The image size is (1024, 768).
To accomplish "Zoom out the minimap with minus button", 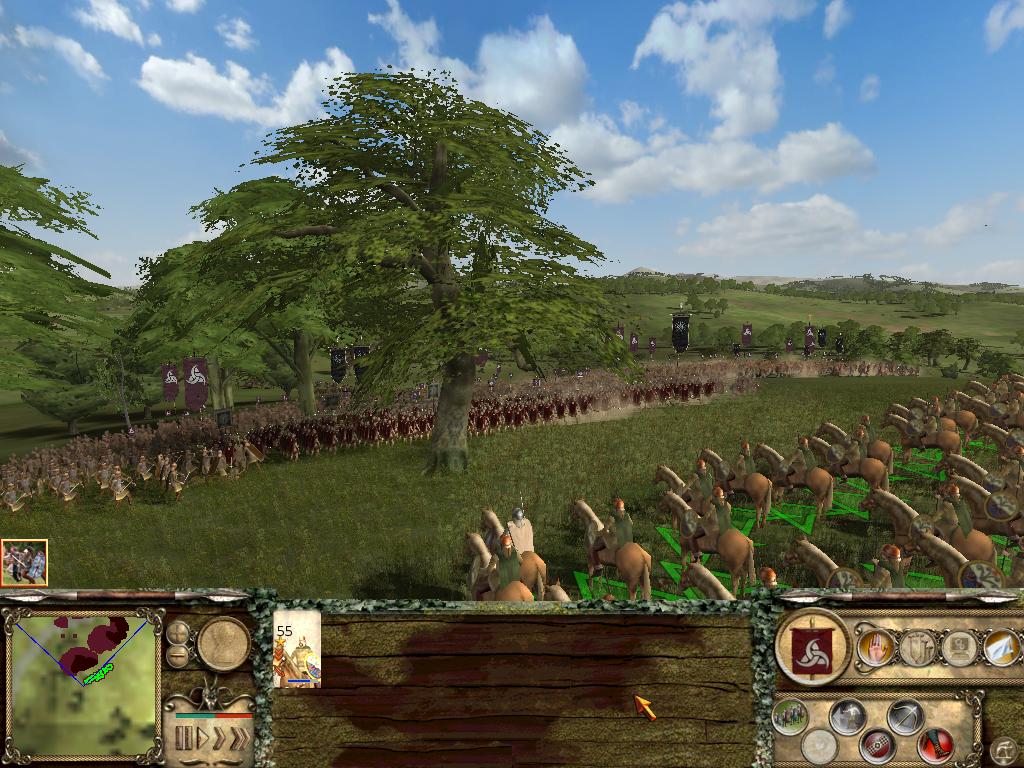I will point(178,655).
